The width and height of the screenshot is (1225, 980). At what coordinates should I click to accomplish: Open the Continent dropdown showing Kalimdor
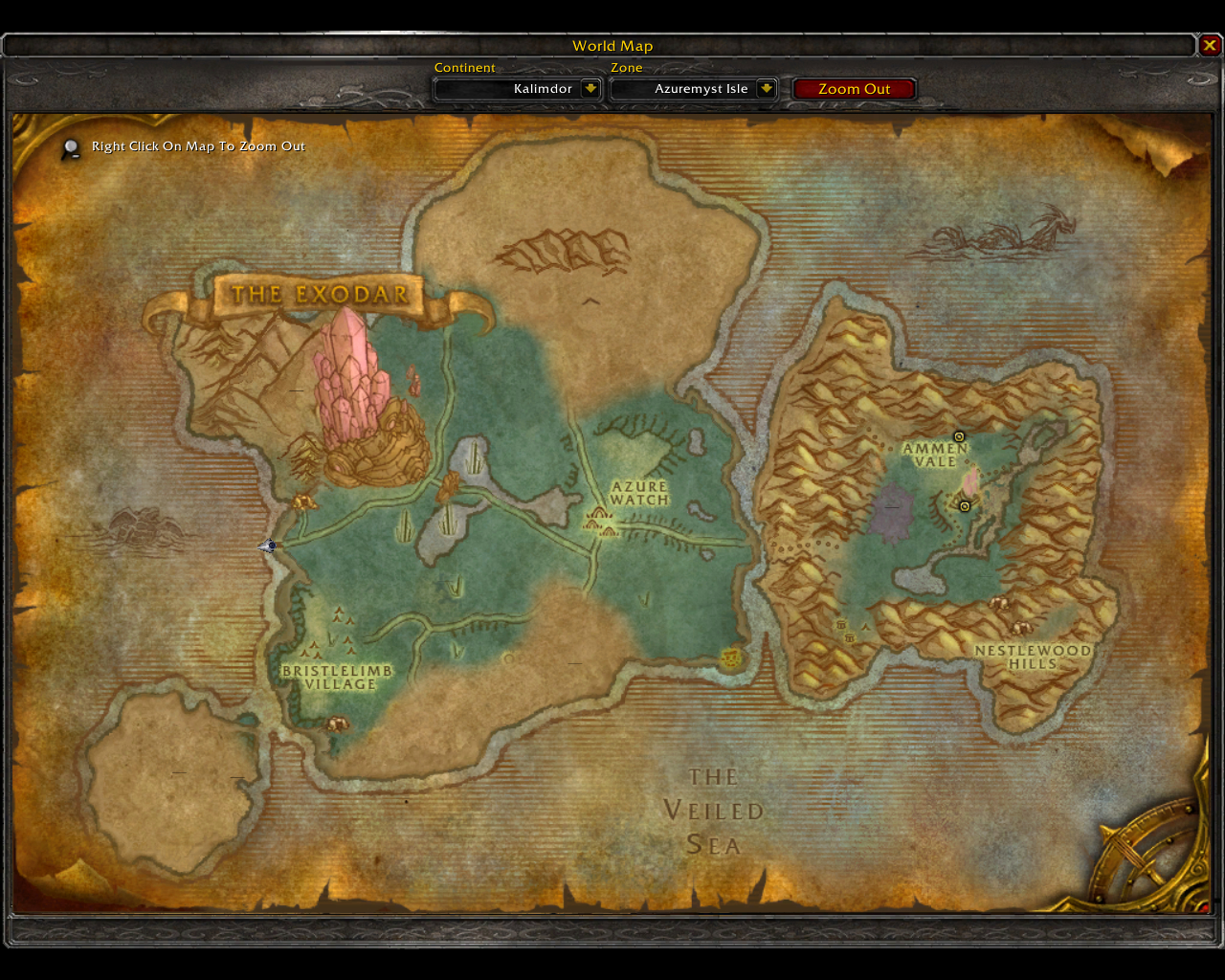(x=590, y=89)
